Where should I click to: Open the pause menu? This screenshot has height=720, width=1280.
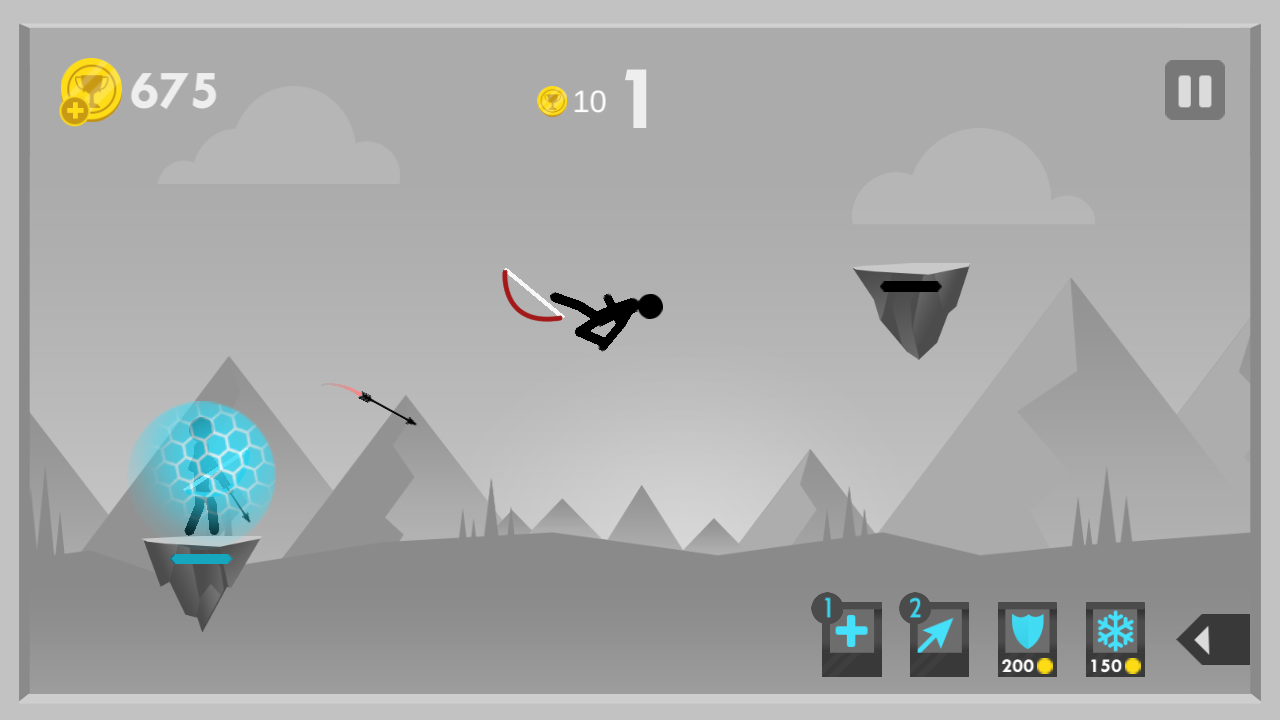click(1194, 88)
